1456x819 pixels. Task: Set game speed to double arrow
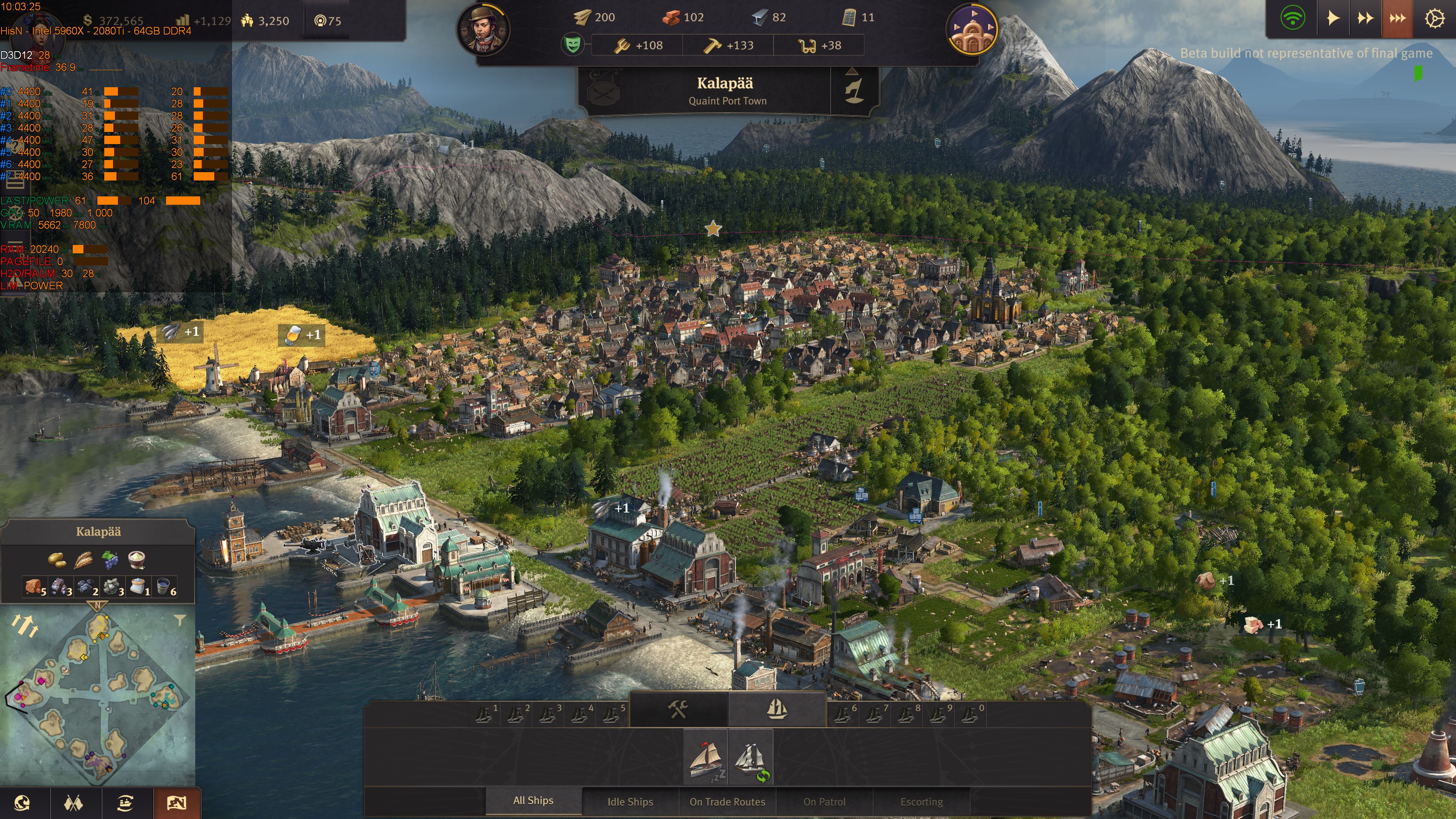[x=1365, y=19]
